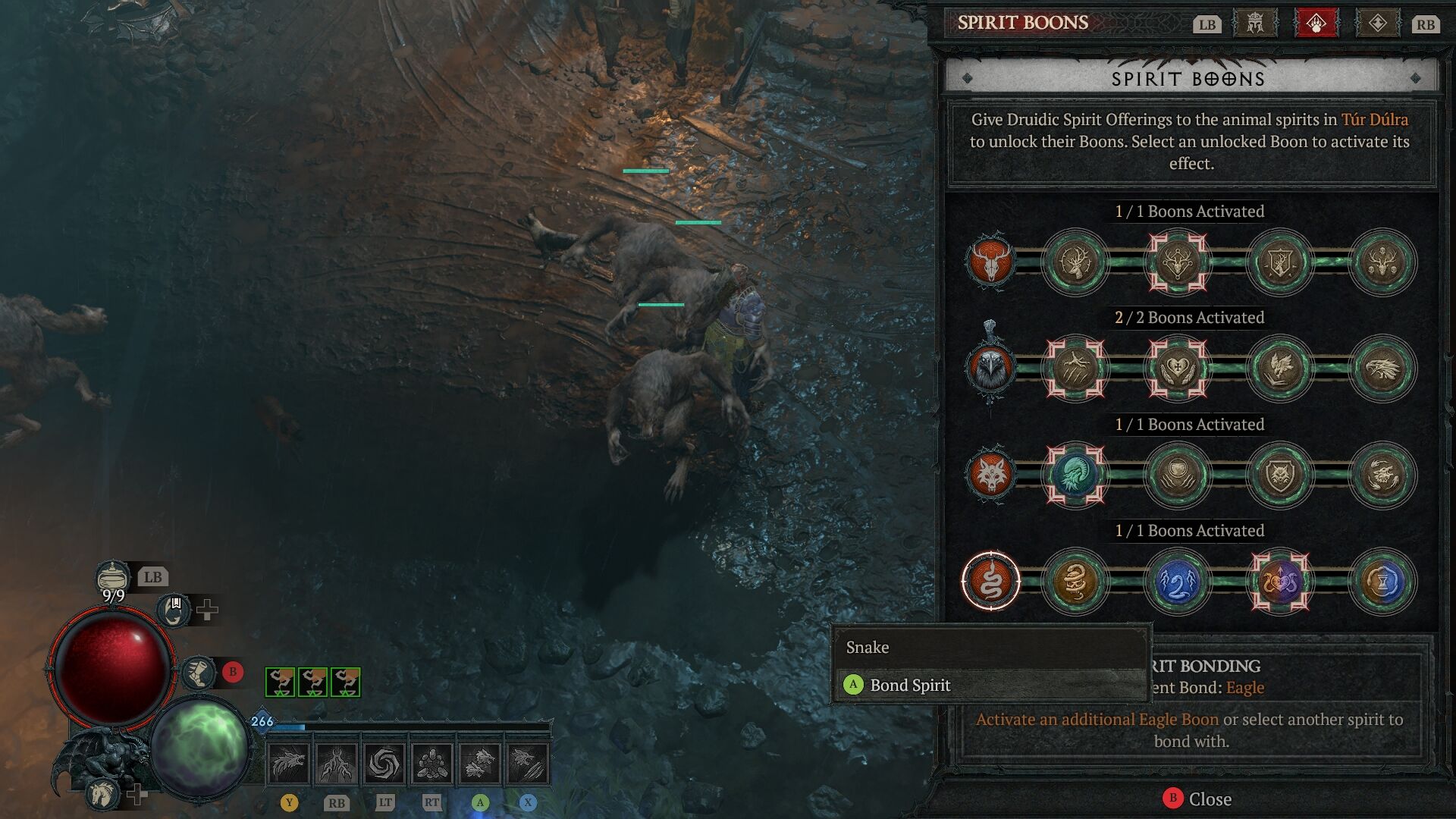Toggle the eagle talon scratch boon
This screenshot has width=1456, height=819.
(1075, 369)
